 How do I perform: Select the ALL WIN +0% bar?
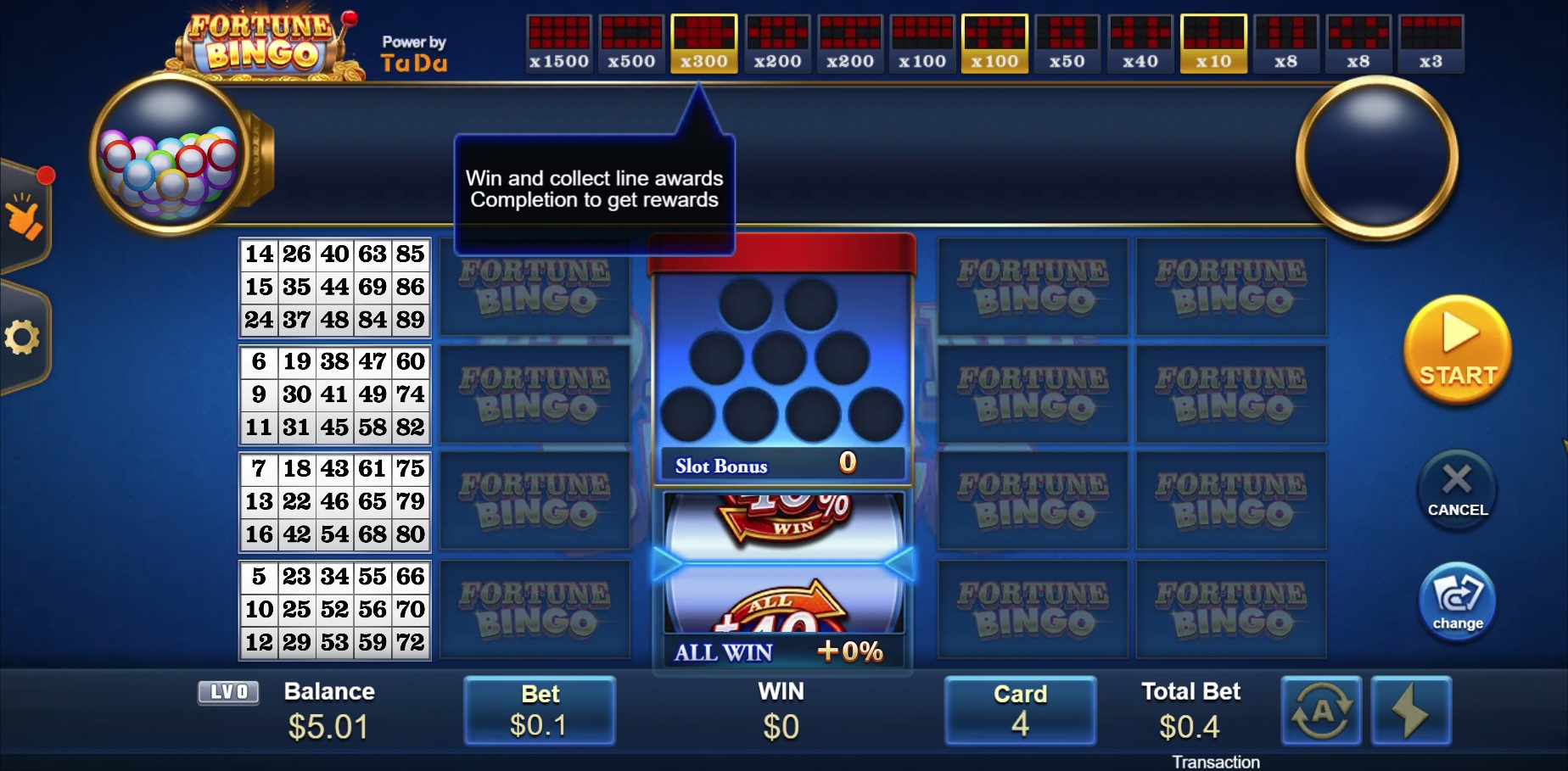[780, 652]
